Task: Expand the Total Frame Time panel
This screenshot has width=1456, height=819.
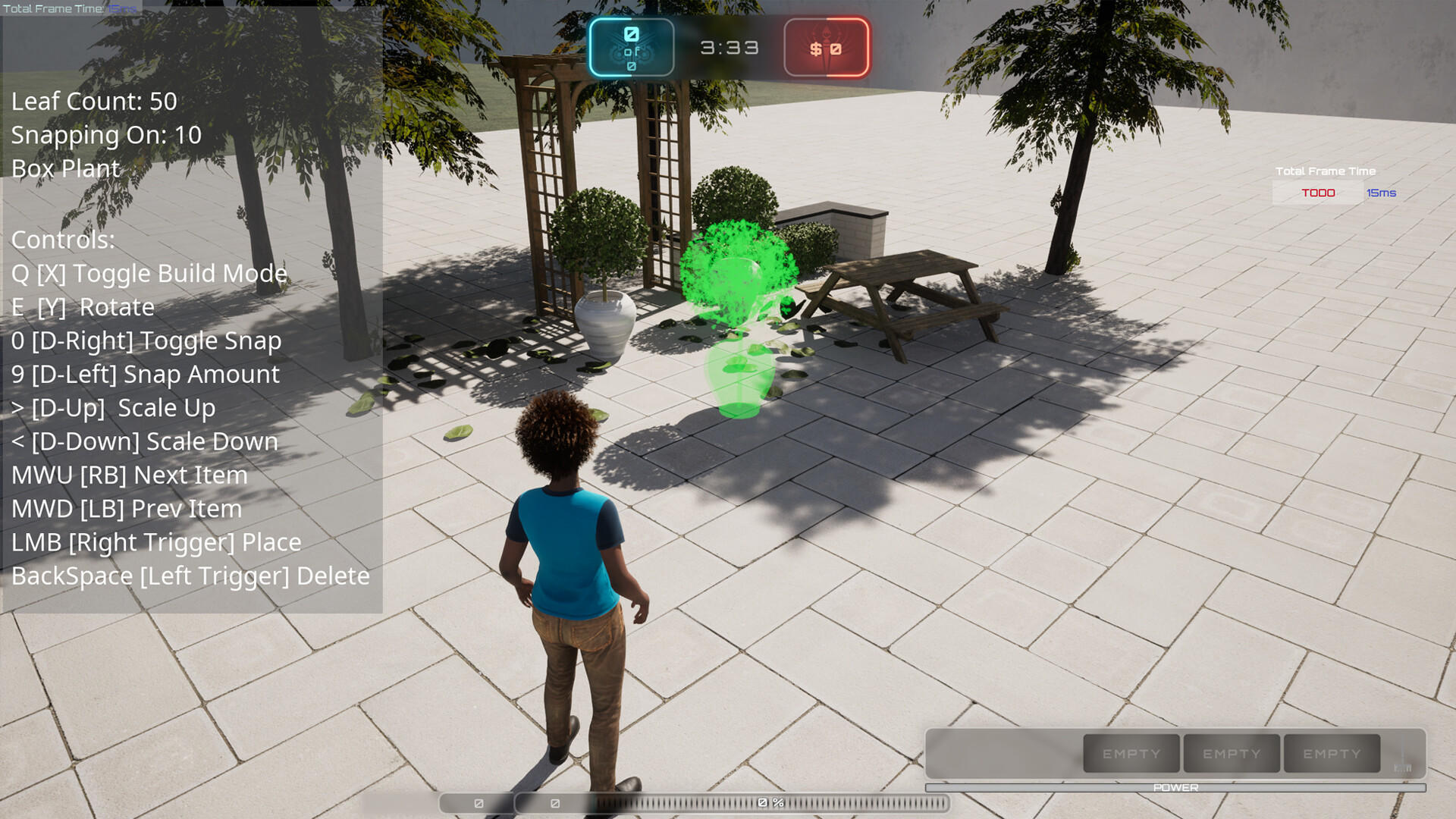Action: point(1325,171)
